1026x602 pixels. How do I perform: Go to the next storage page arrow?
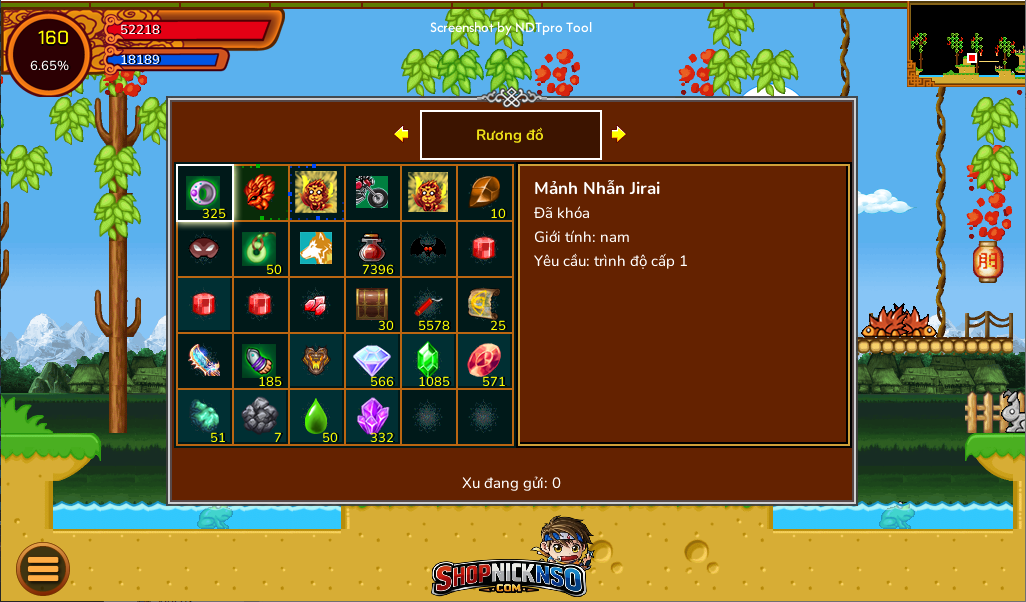[x=619, y=134]
